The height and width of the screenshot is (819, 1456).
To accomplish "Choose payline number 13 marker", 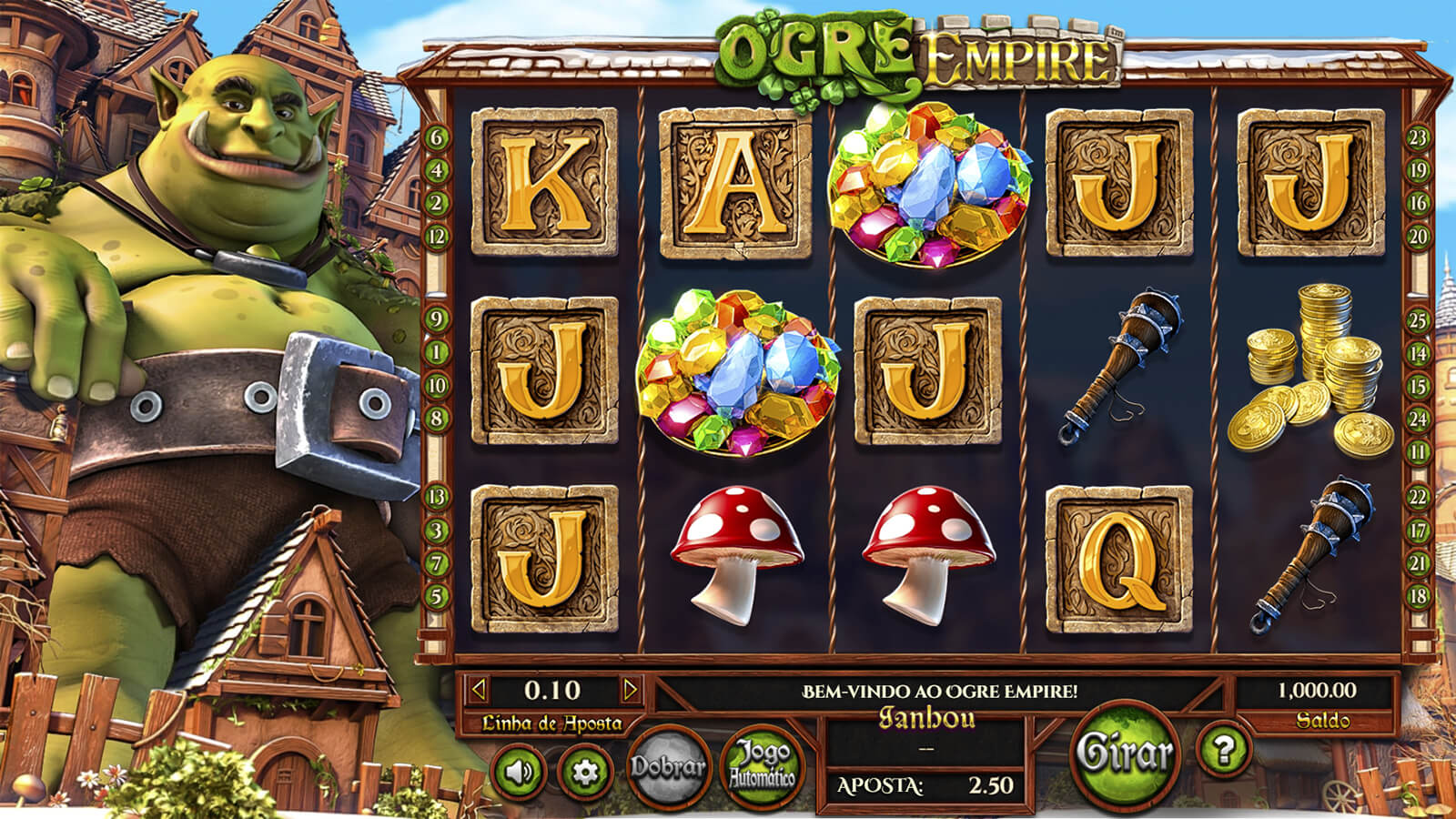I will (438, 497).
